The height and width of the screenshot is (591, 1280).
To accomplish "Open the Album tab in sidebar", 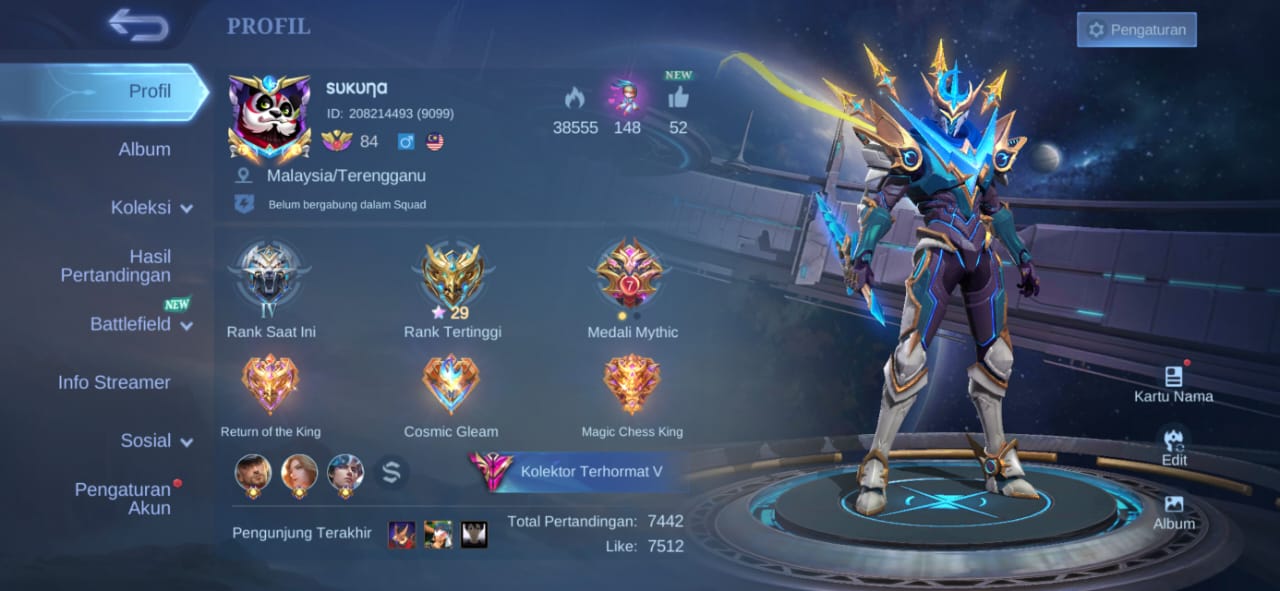I will coord(144,149).
